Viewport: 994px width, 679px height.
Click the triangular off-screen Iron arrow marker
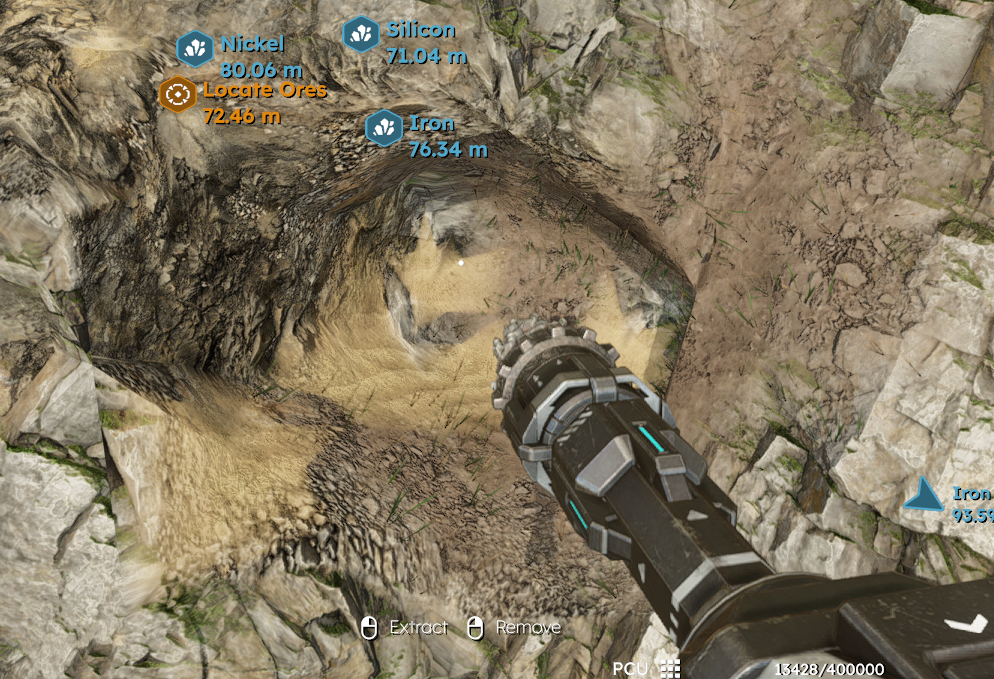(x=923, y=494)
